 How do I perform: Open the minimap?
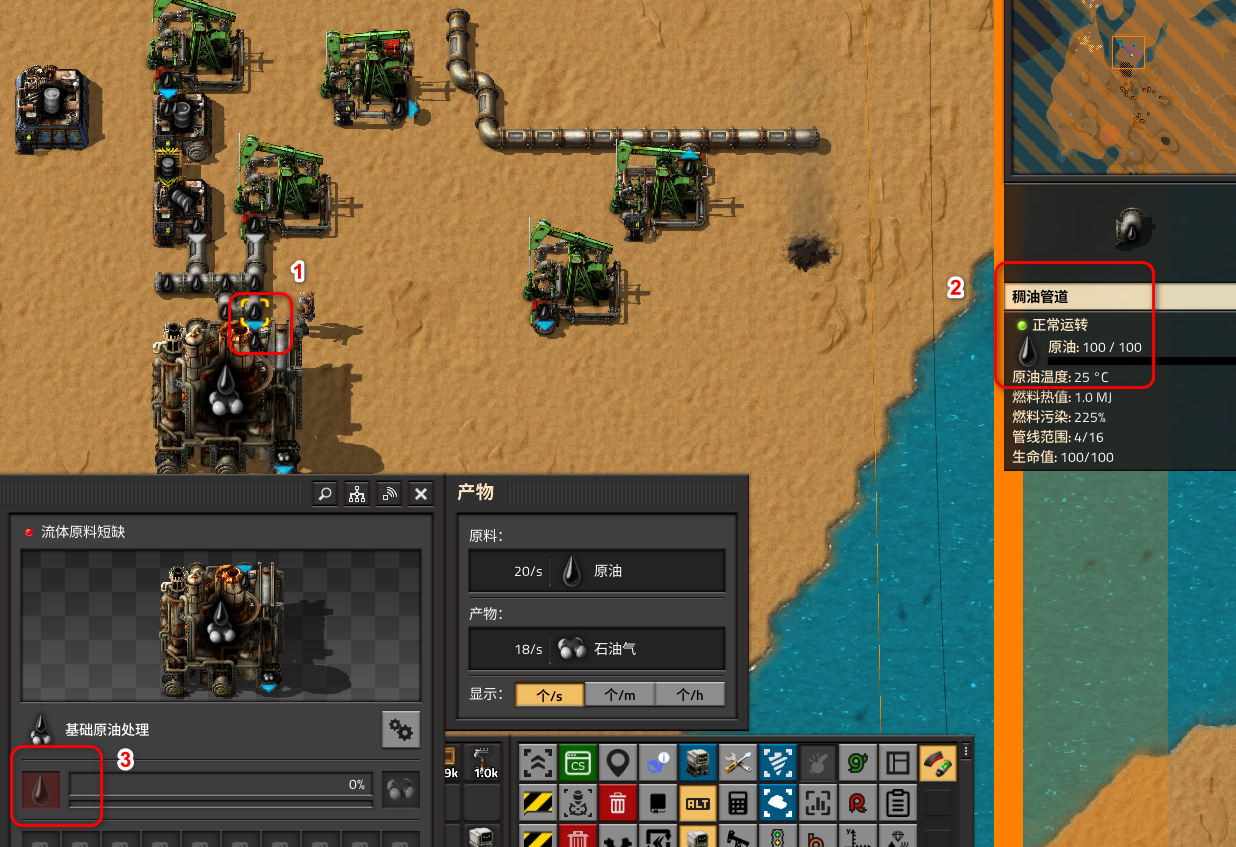(1120, 90)
